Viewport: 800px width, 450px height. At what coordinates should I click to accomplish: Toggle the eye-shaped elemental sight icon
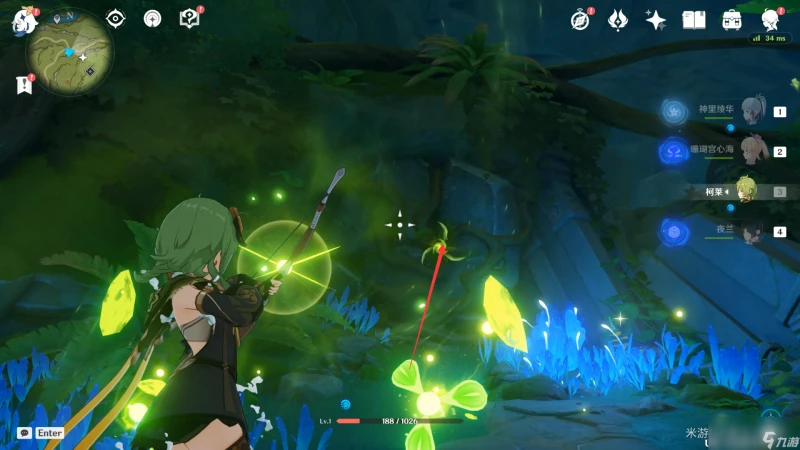pos(116,19)
